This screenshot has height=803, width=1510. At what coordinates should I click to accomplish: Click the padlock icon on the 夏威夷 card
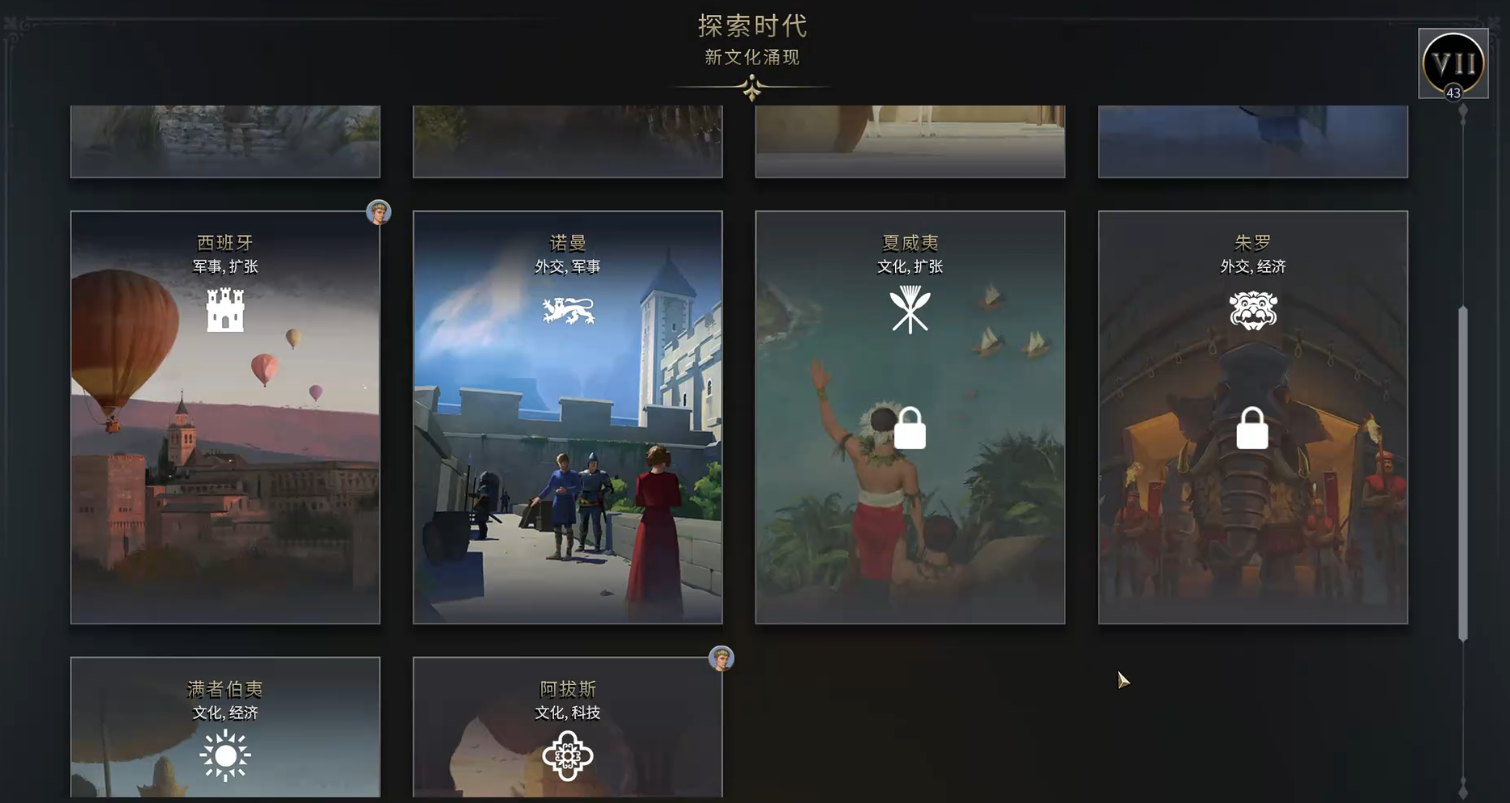click(909, 428)
